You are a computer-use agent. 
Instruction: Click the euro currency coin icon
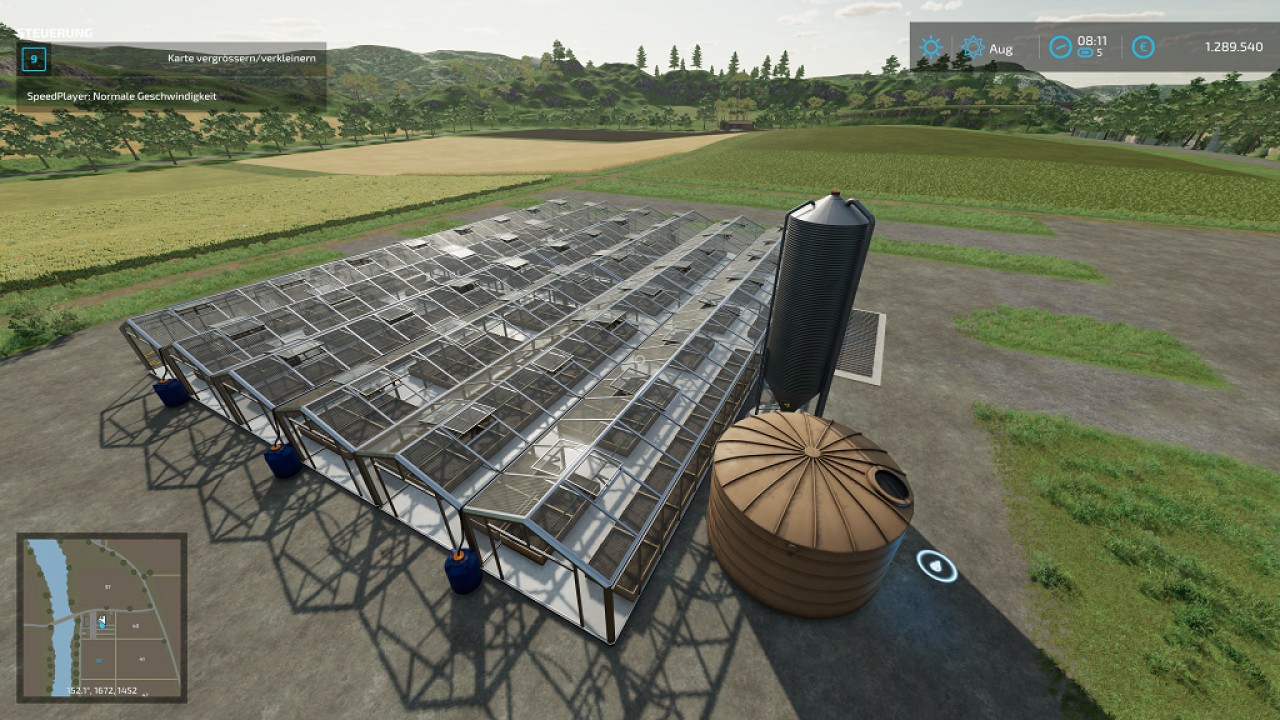1141,45
